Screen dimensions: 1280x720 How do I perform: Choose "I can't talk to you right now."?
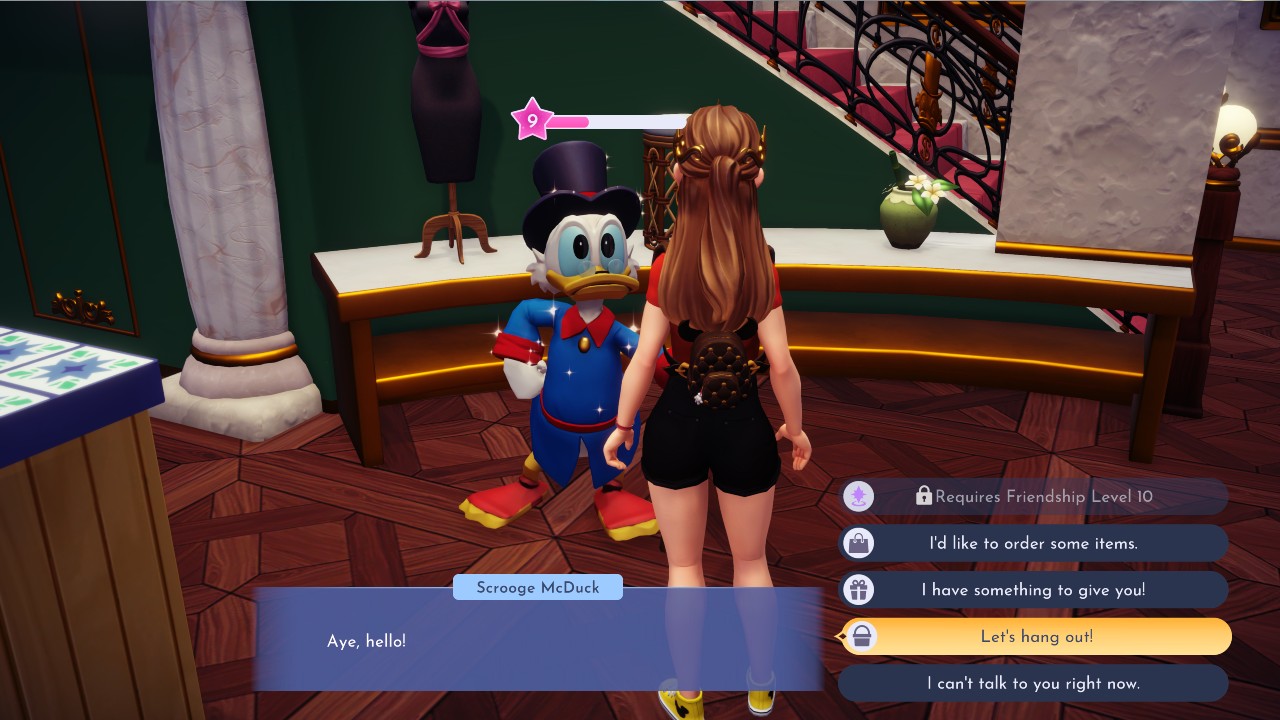click(1033, 684)
